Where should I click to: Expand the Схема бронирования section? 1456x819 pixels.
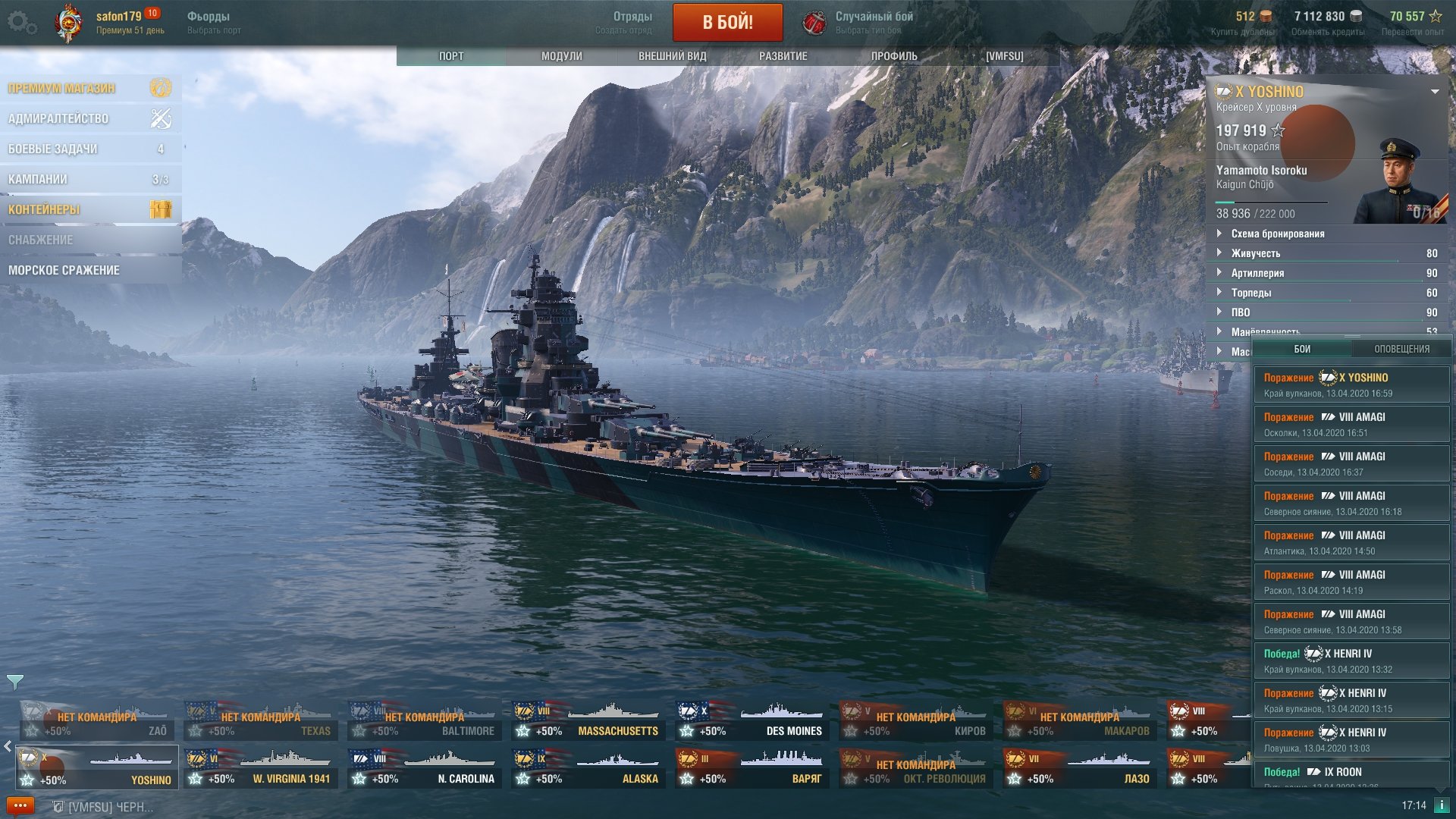[x=1277, y=234]
